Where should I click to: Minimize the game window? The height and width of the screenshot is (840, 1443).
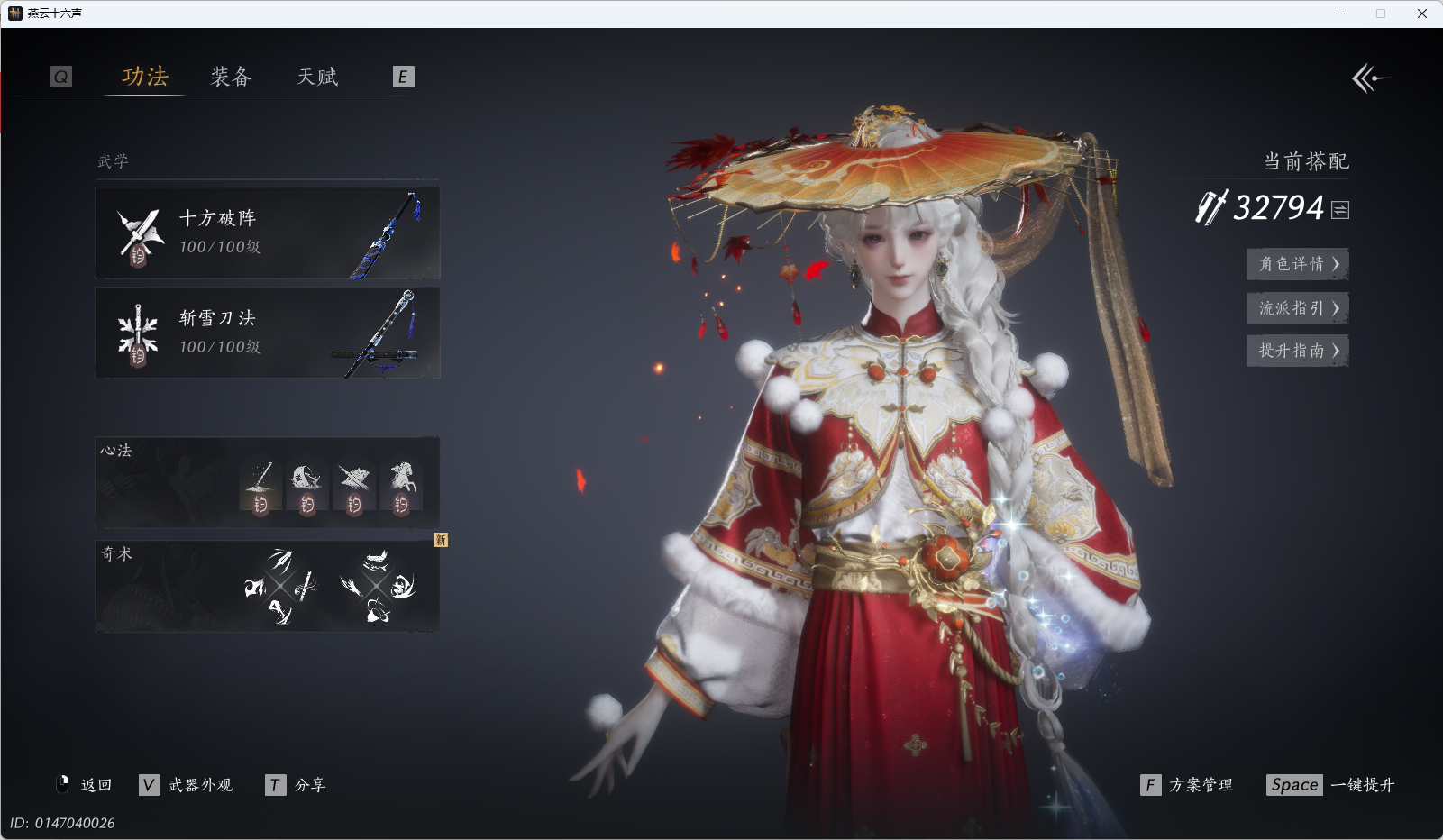(x=1340, y=14)
